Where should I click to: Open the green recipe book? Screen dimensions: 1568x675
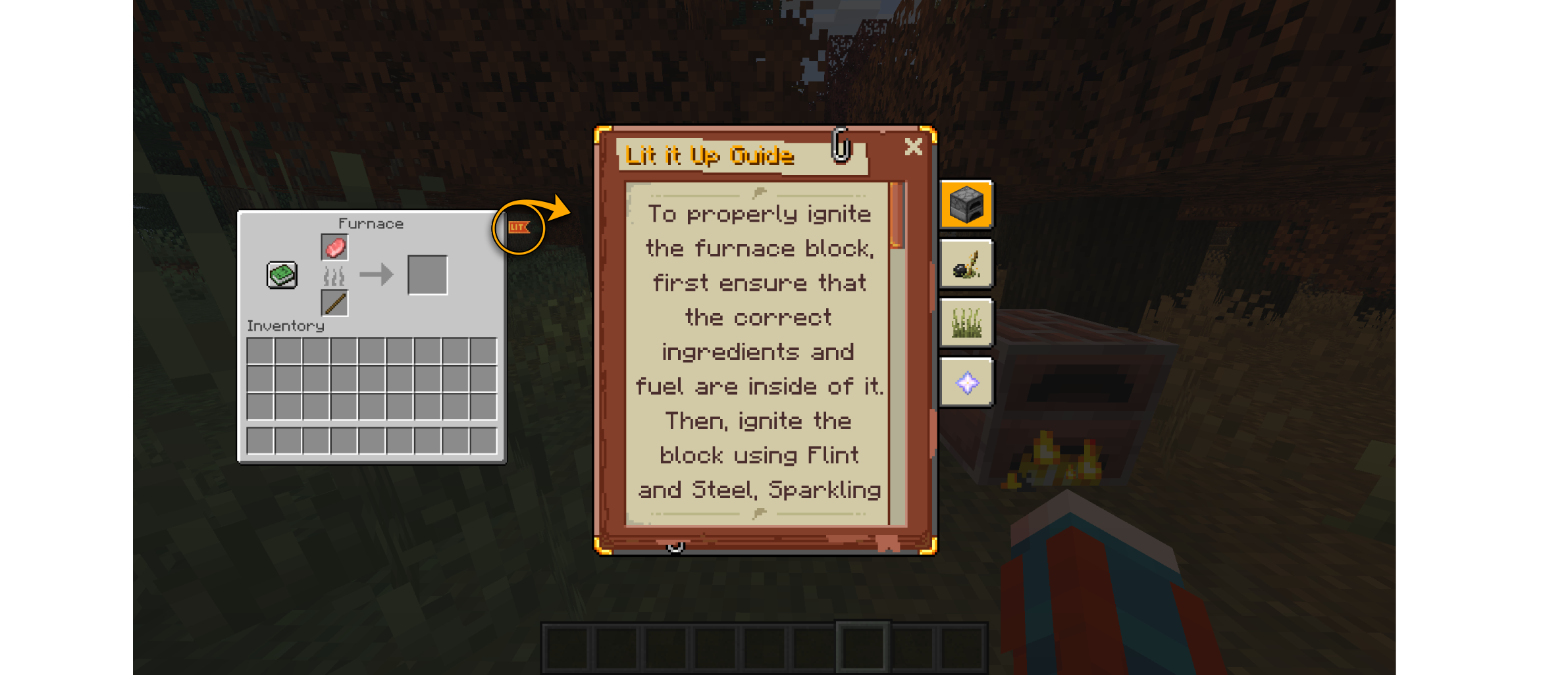click(x=282, y=275)
